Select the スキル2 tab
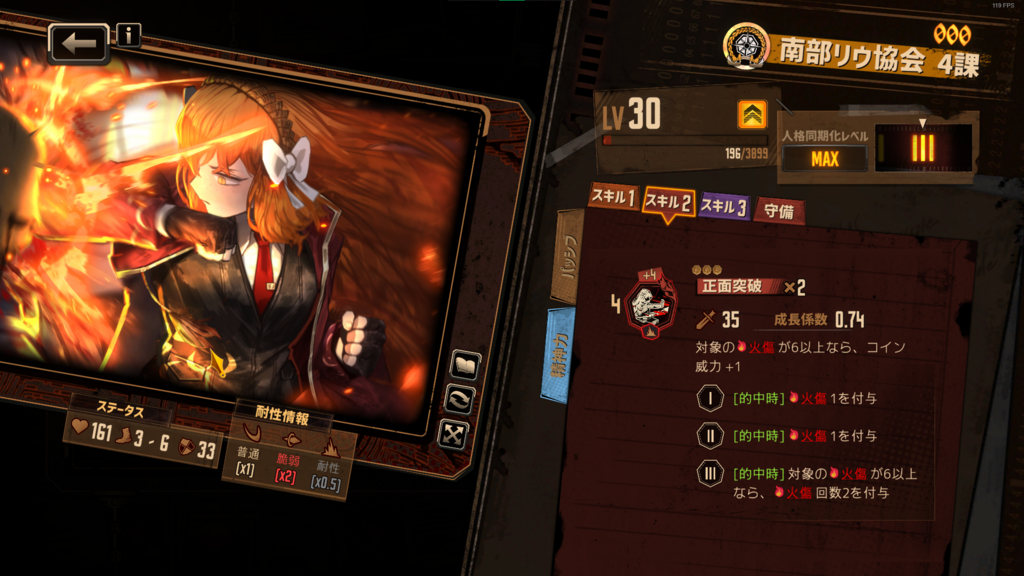Image resolution: width=1024 pixels, height=576 pixels. (x=668, y=203)
